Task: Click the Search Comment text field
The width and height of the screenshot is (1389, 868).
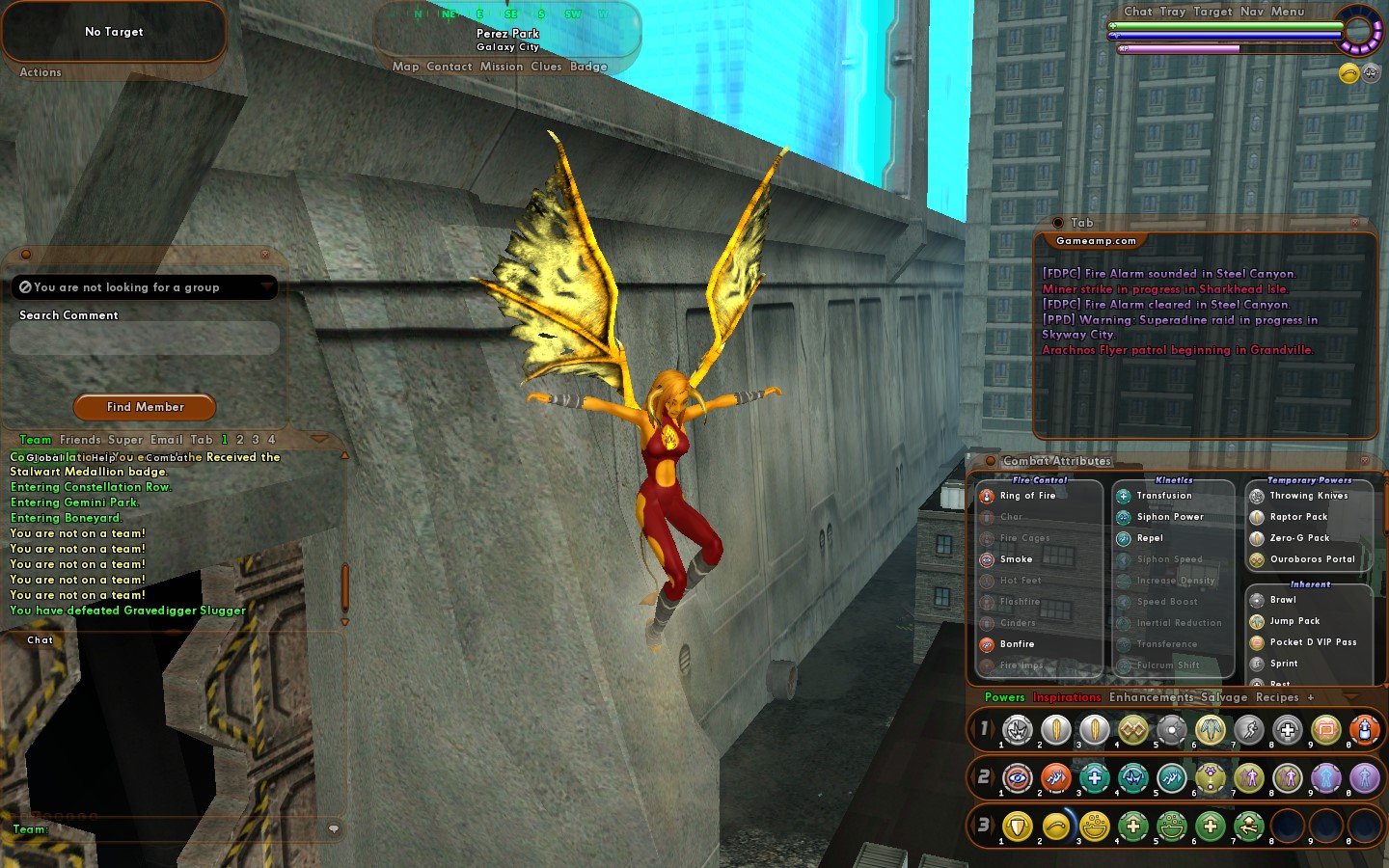Action: 145,338
